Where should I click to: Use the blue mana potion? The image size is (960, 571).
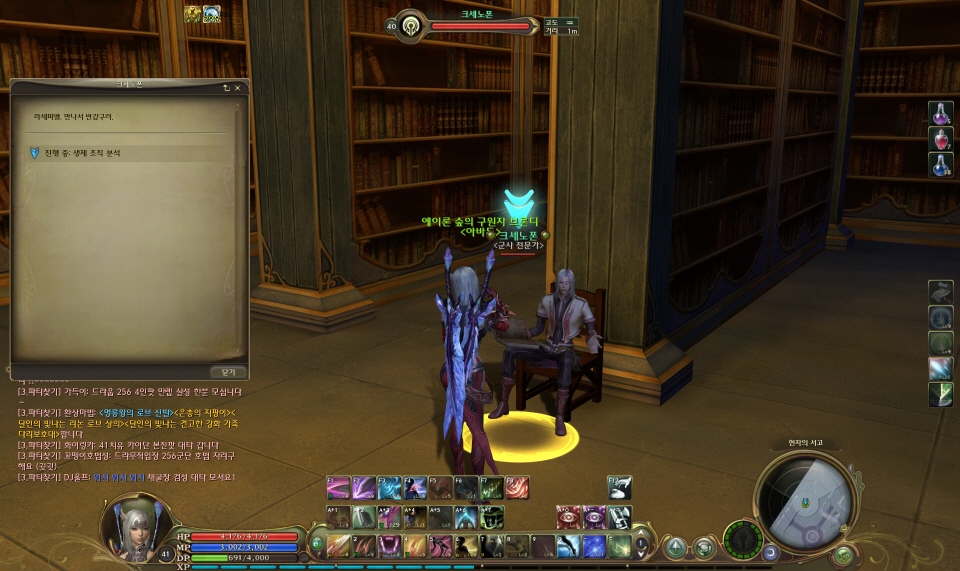click(x=940, y=165)
